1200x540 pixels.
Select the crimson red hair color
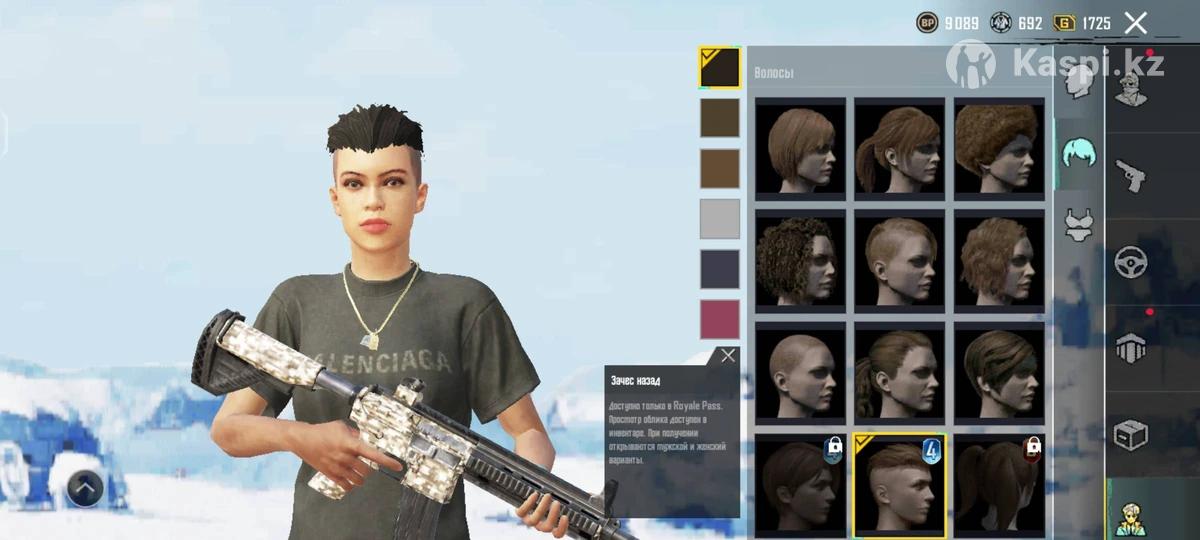pyautogui.click(x=719, y=319)
